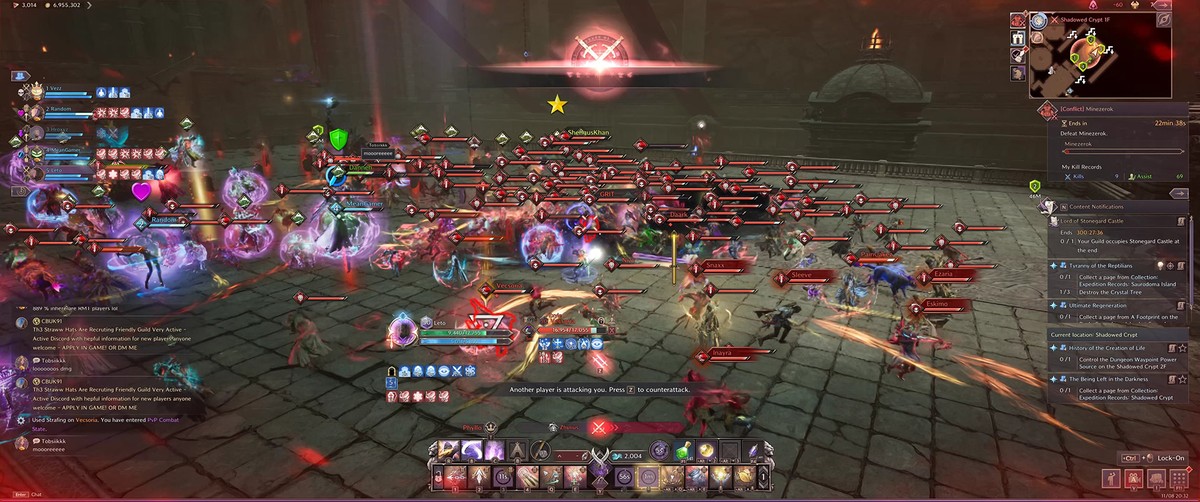This screenshot has width=1200, height=502.
Task: Select the Ultimate Regeneration quest entry
Action: tap(1101, 304)
